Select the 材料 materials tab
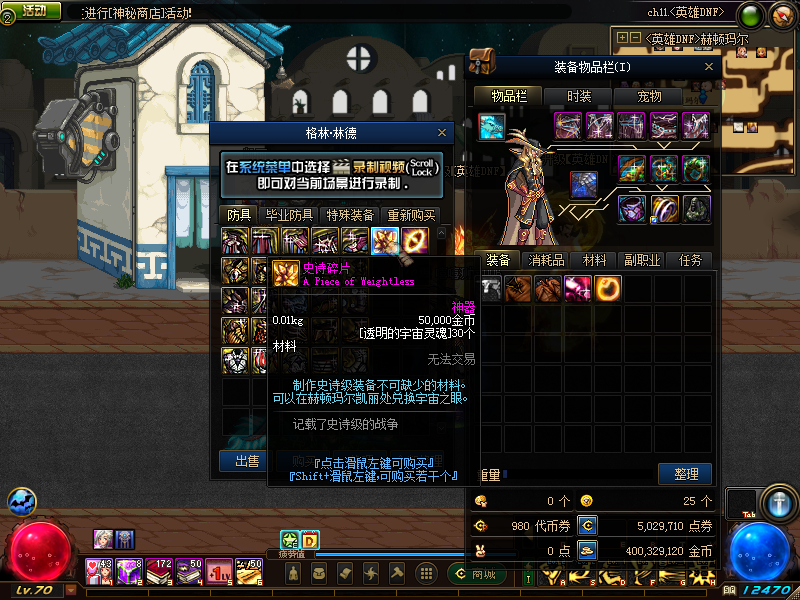The width and height of the screenshot is (800, 600). point(595,260)
